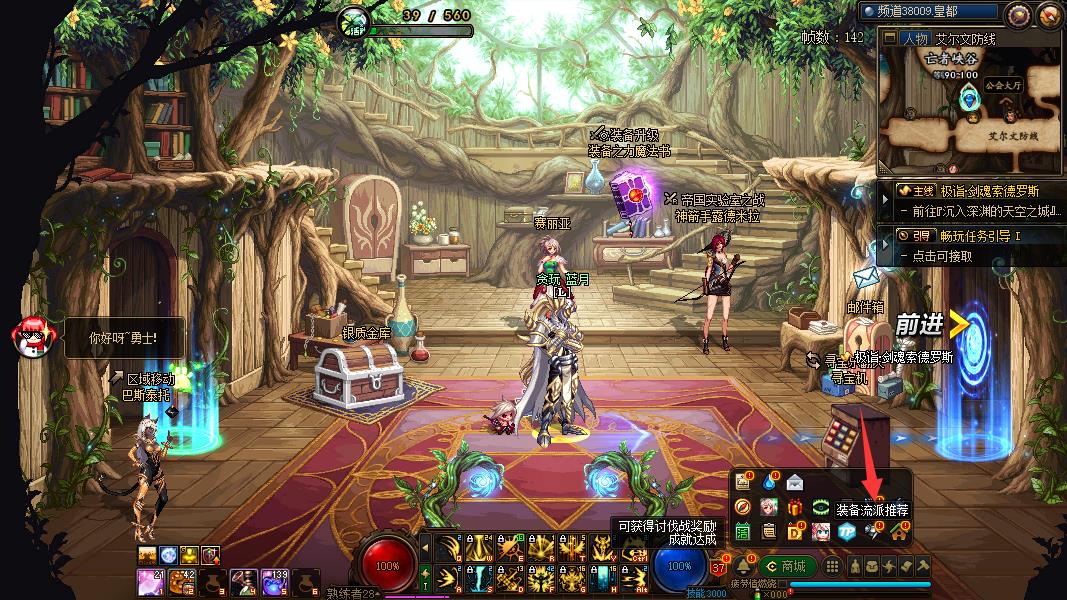This screenshot has height=600, width=1067.
Task: Open the 商城 shop button
Action: tap(786, 566)
